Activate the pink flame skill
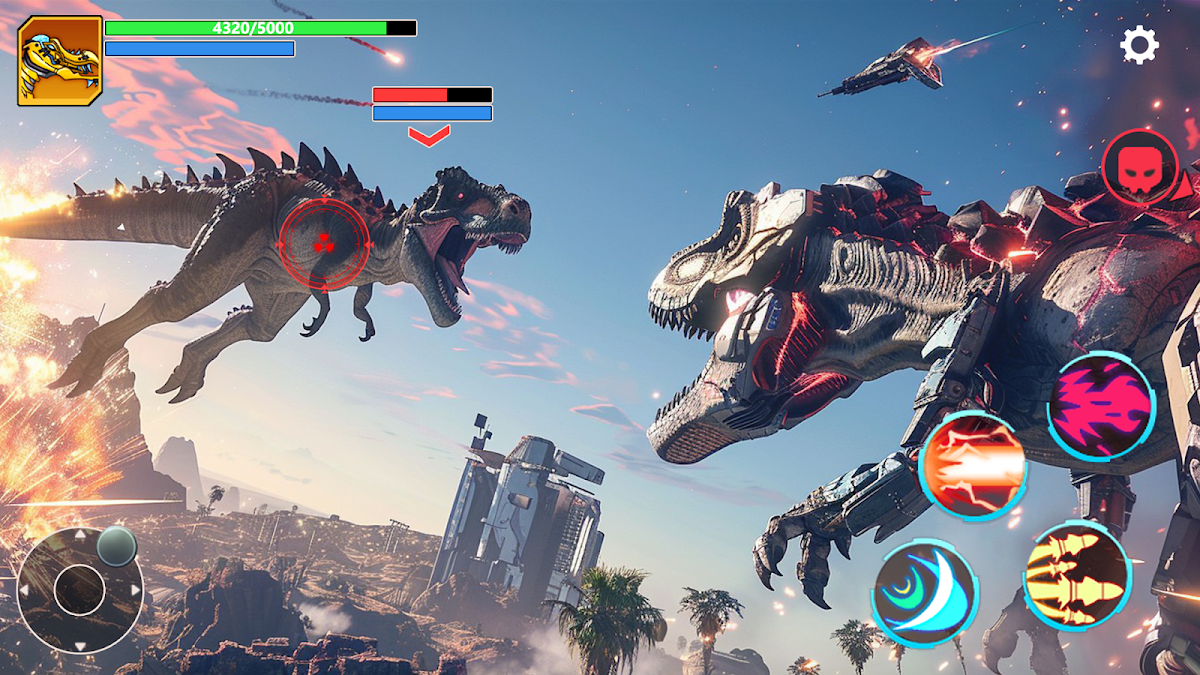 pyautogui.click(x=1101, y=406)
